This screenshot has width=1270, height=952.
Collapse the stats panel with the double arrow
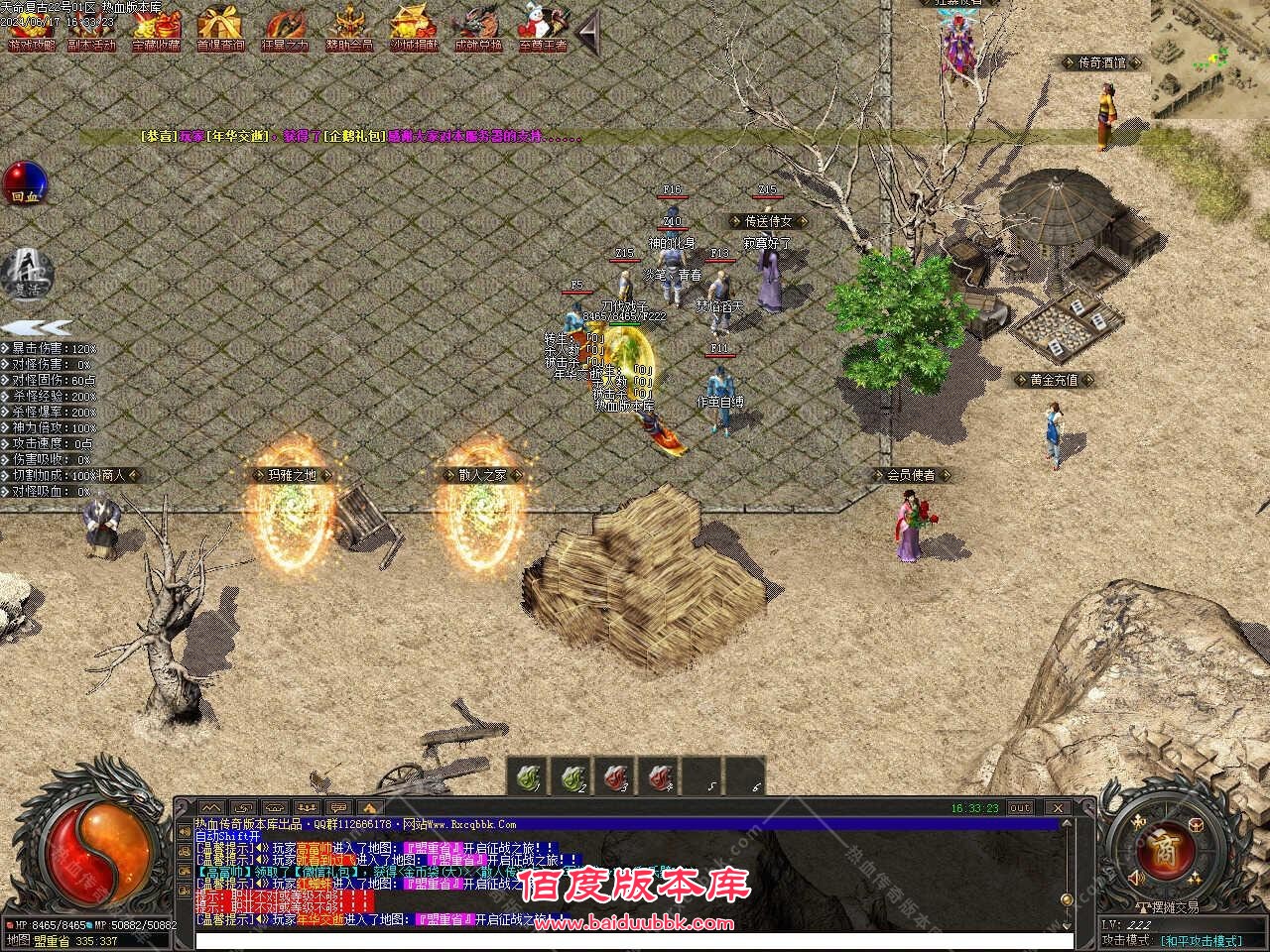(x=36, y=326)
